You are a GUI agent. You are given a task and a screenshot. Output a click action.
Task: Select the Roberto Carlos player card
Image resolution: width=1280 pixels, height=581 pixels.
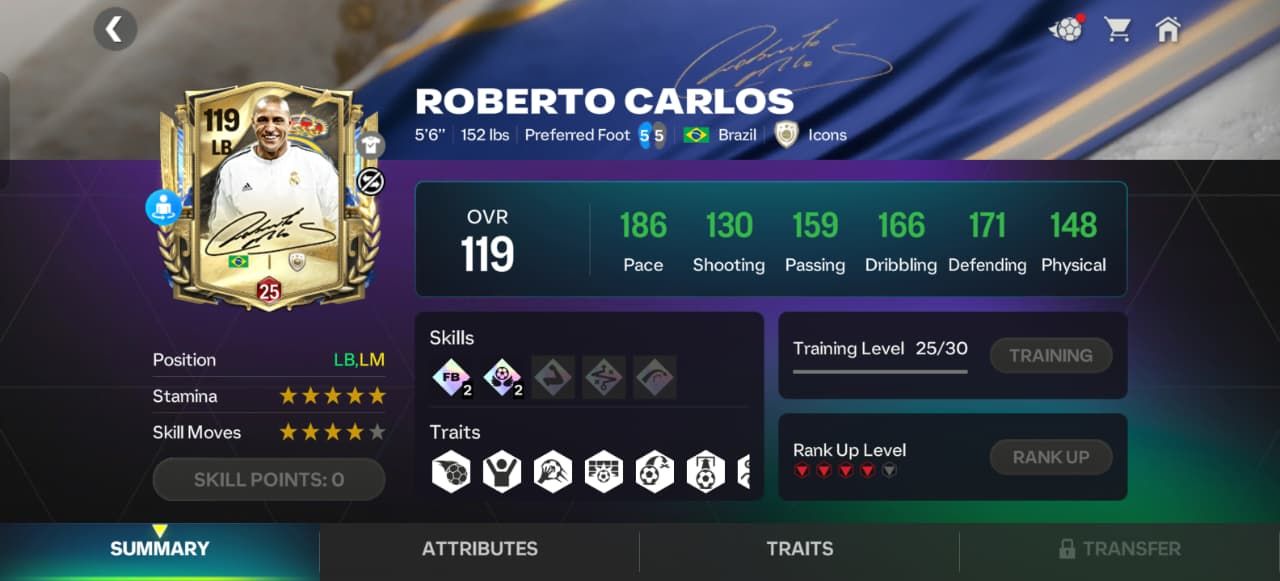266,195
